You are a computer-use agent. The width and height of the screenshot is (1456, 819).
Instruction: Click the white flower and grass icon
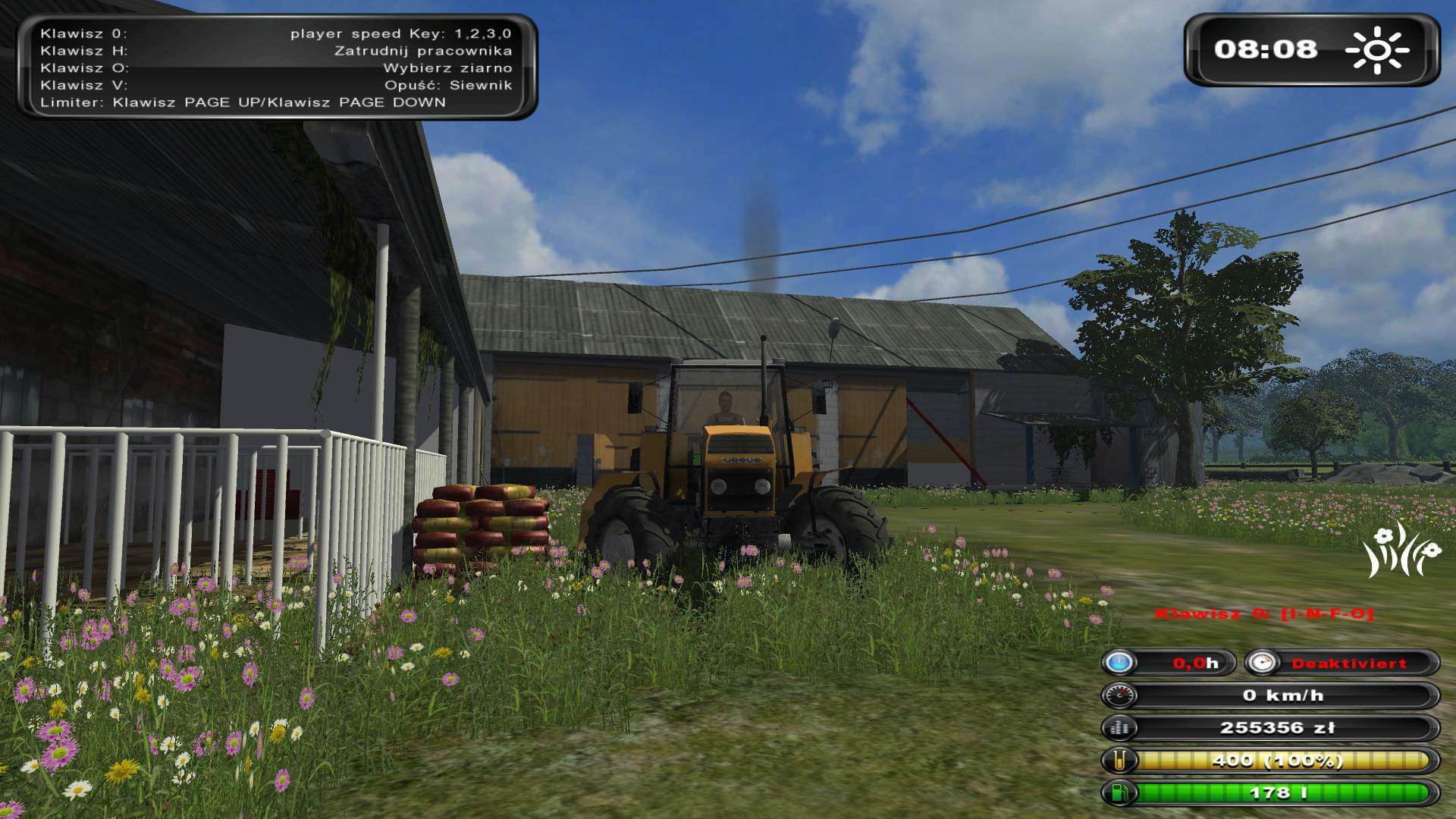(x=1401, y=551)
